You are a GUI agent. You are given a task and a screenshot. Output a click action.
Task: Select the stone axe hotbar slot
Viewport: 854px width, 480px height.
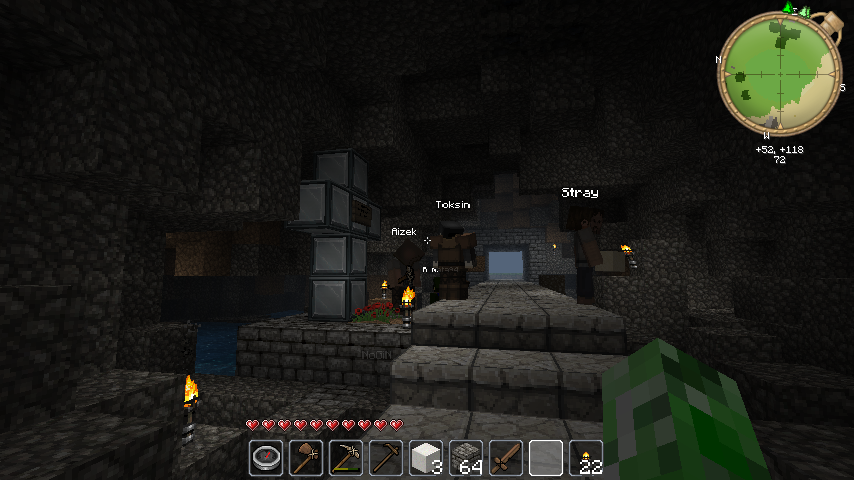click(306, 458)
